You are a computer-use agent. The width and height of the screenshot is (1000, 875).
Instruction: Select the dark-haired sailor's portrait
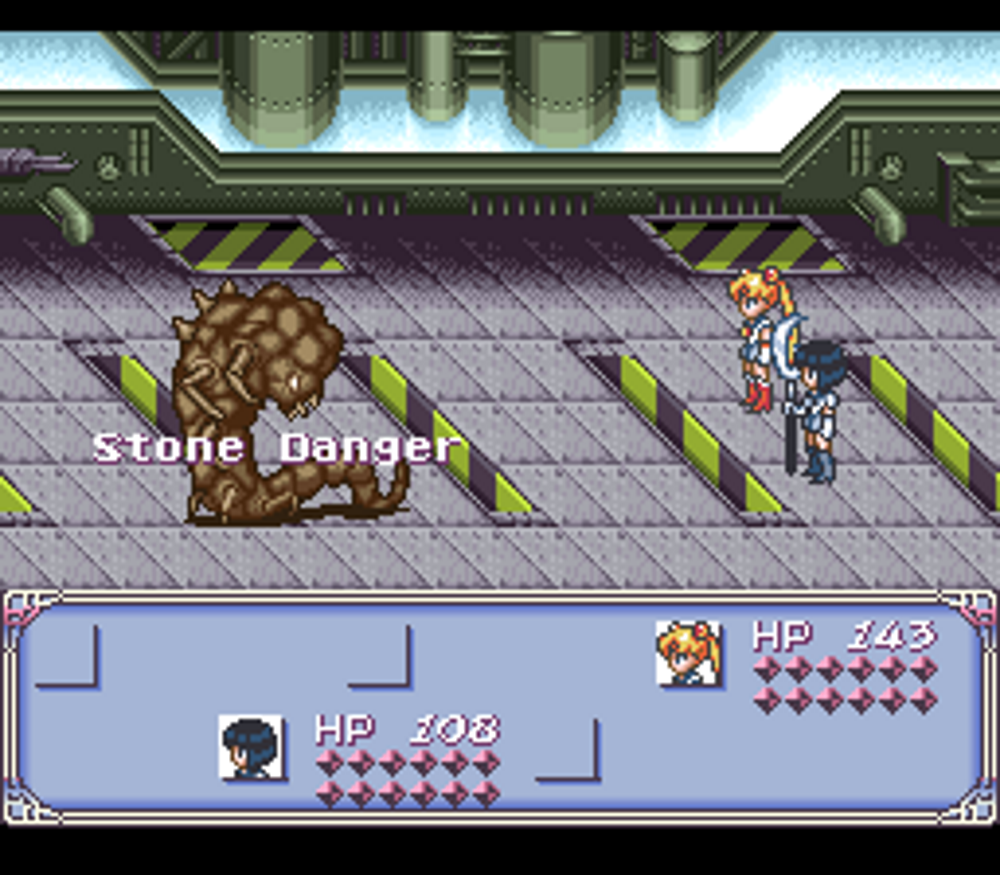[x=251, y=746]
